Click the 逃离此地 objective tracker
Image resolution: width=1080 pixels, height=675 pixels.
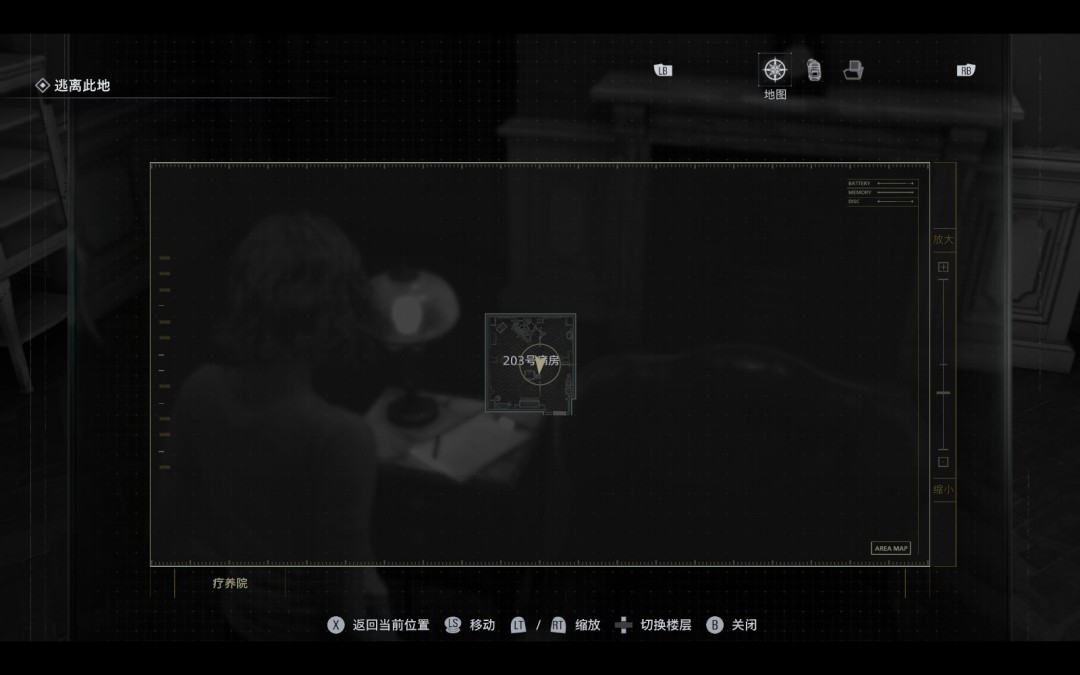pyautogui.click(x=73, y=86)
